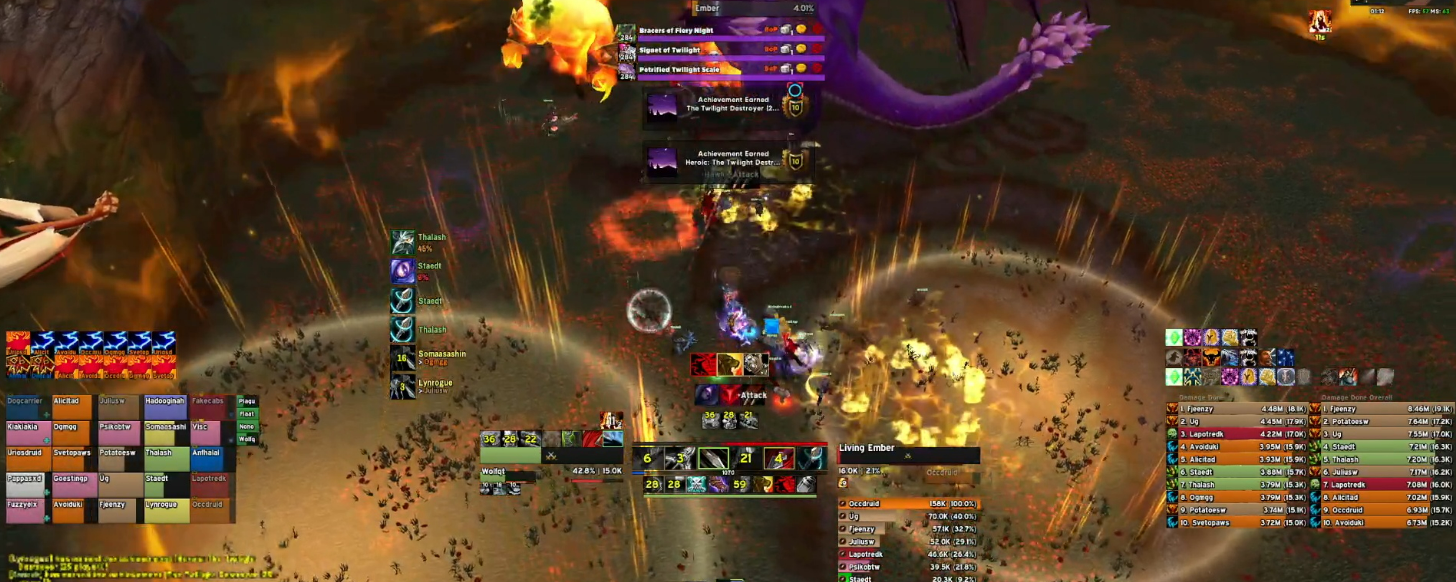Select Dogcarrier's raid frame
This screenshot has height=582, width=1456.
tap(27, 407)
